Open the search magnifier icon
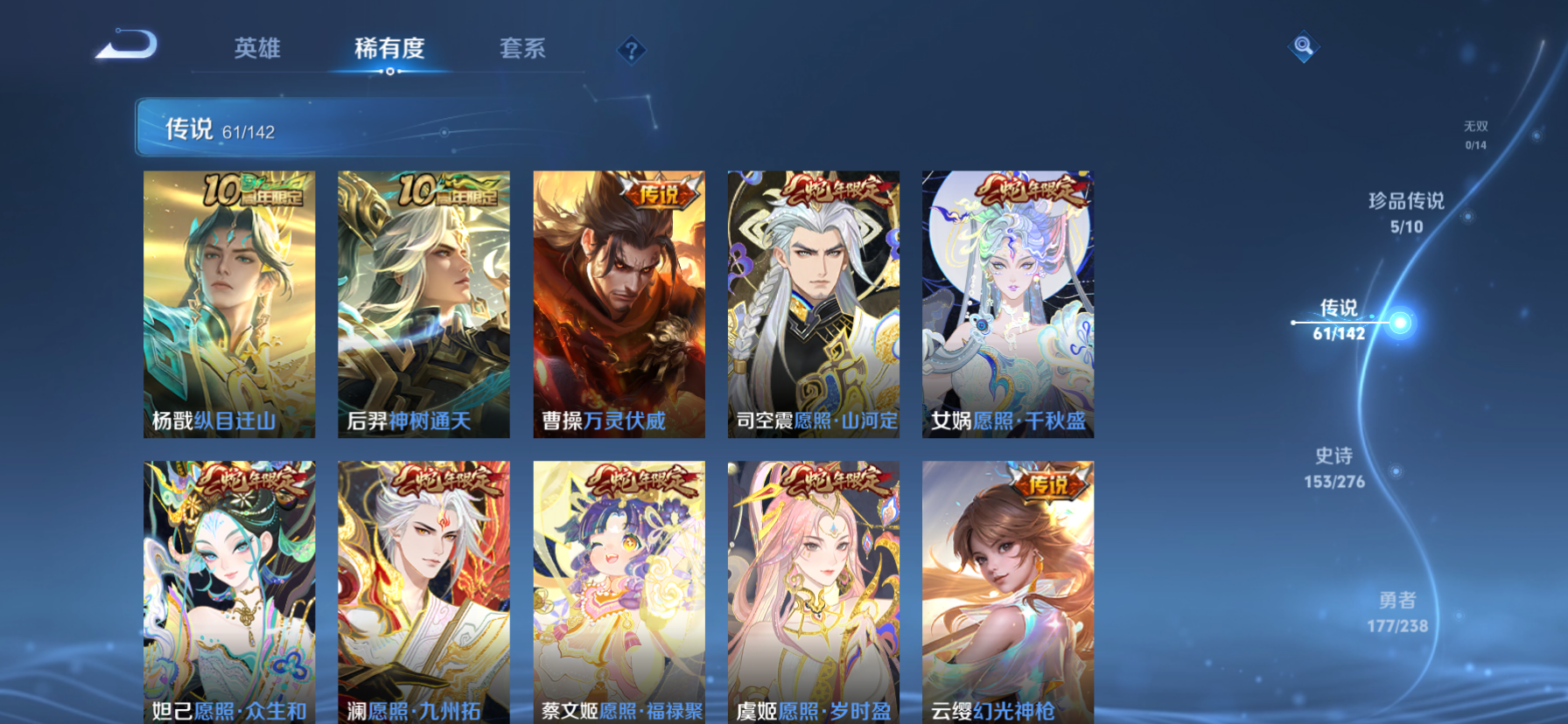The height and width of the screenshot is (724, 1568). click(1304, 45)
